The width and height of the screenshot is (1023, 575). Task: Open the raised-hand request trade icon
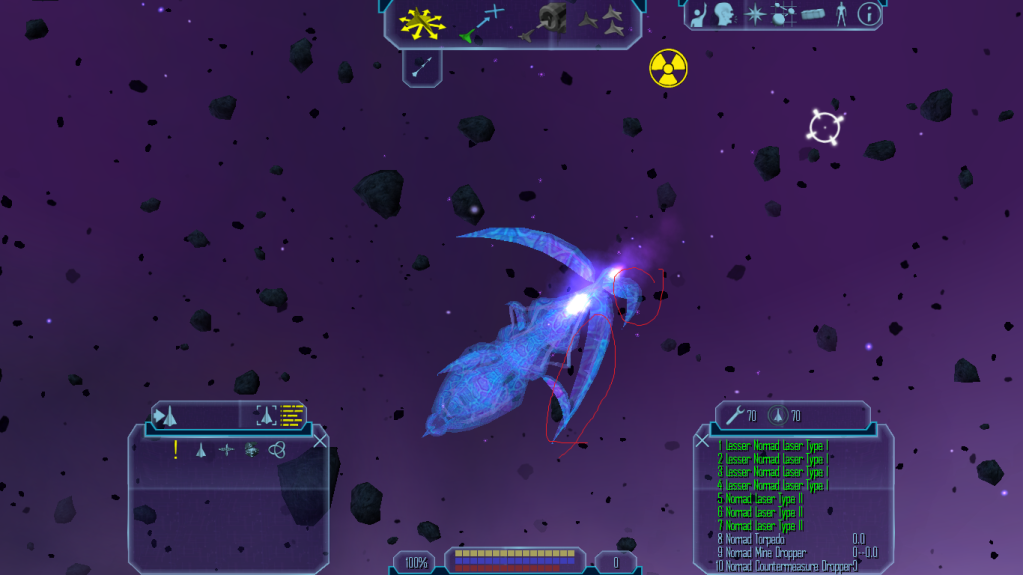tap(701, 15)
